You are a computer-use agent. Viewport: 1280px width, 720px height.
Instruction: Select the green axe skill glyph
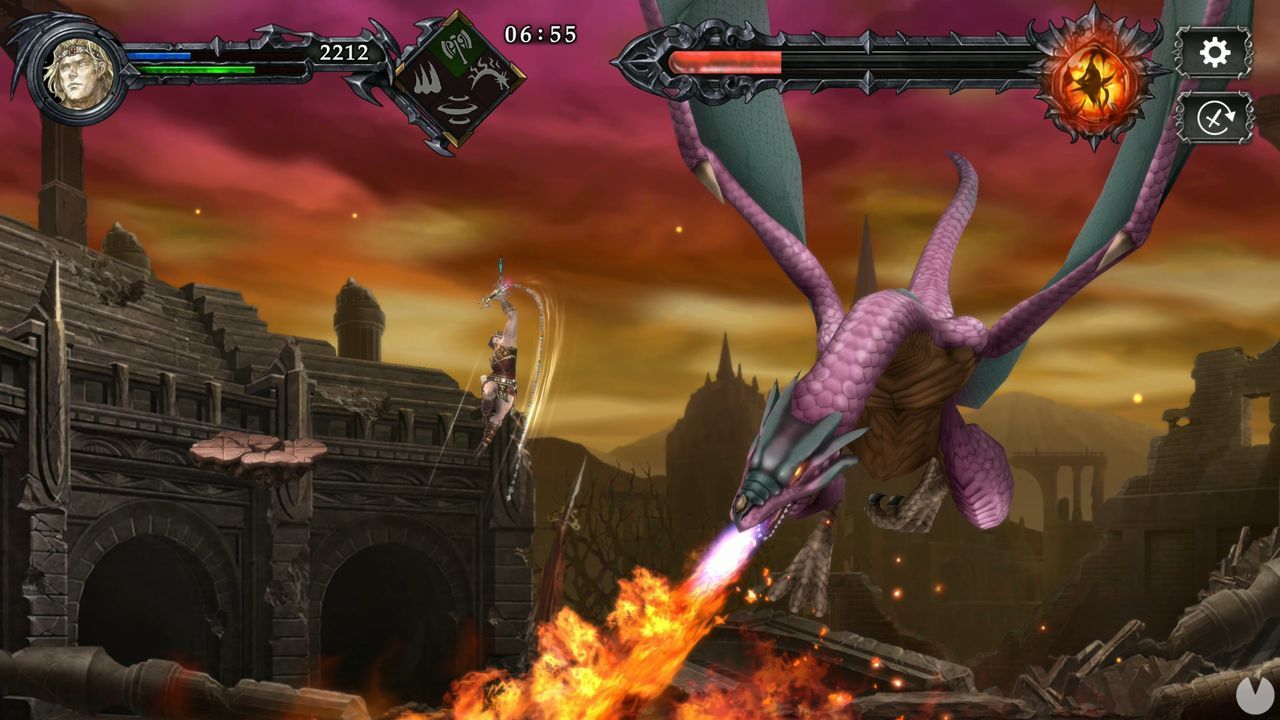[457, 45]
